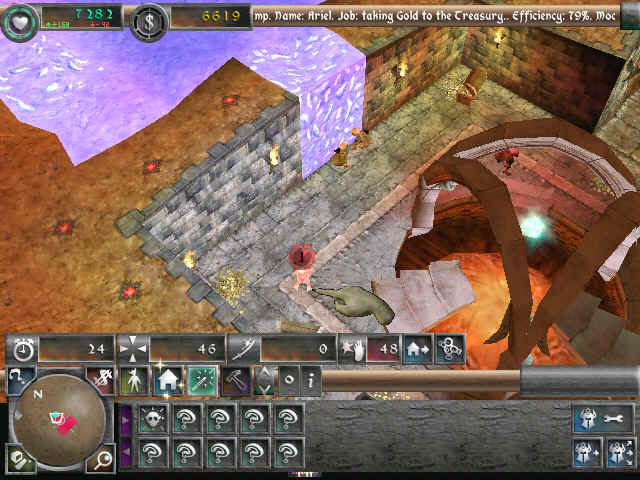The width and height of the screenshot is (640, 480).
Task: Click the four-arrow expand icon
Action: click(133, 349)
